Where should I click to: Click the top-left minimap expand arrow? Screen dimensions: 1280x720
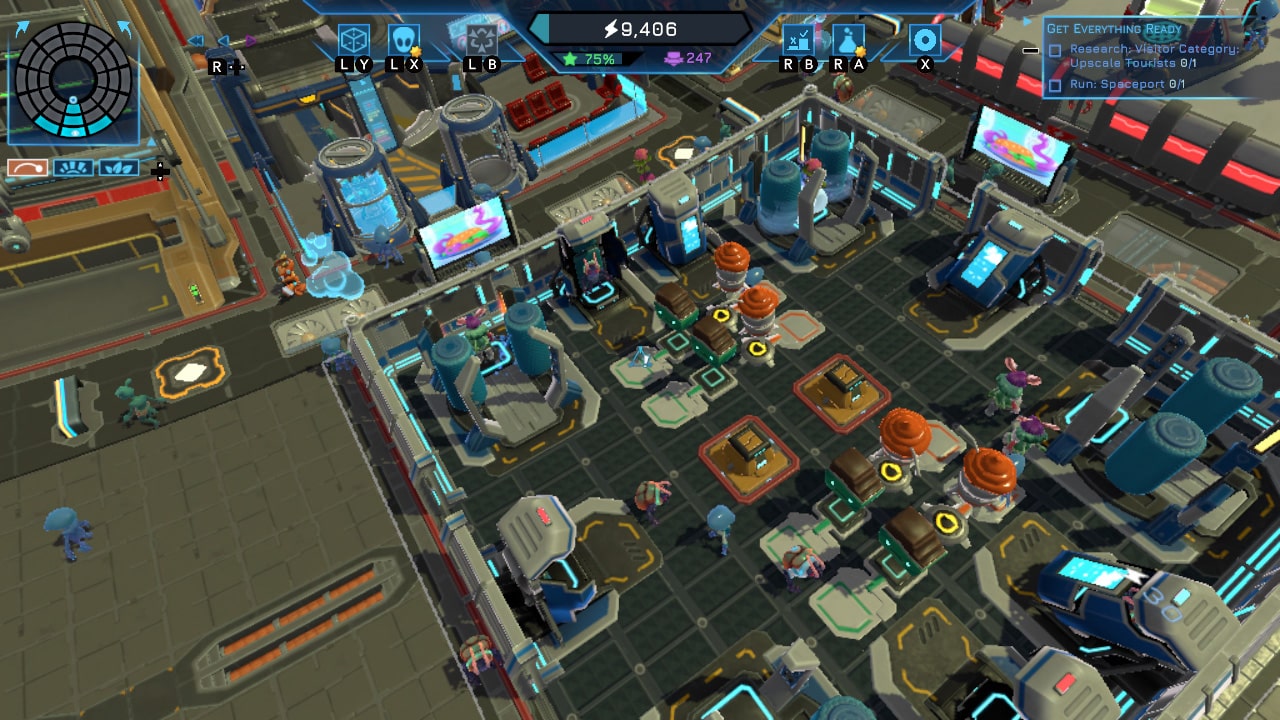tap(22, 27)
